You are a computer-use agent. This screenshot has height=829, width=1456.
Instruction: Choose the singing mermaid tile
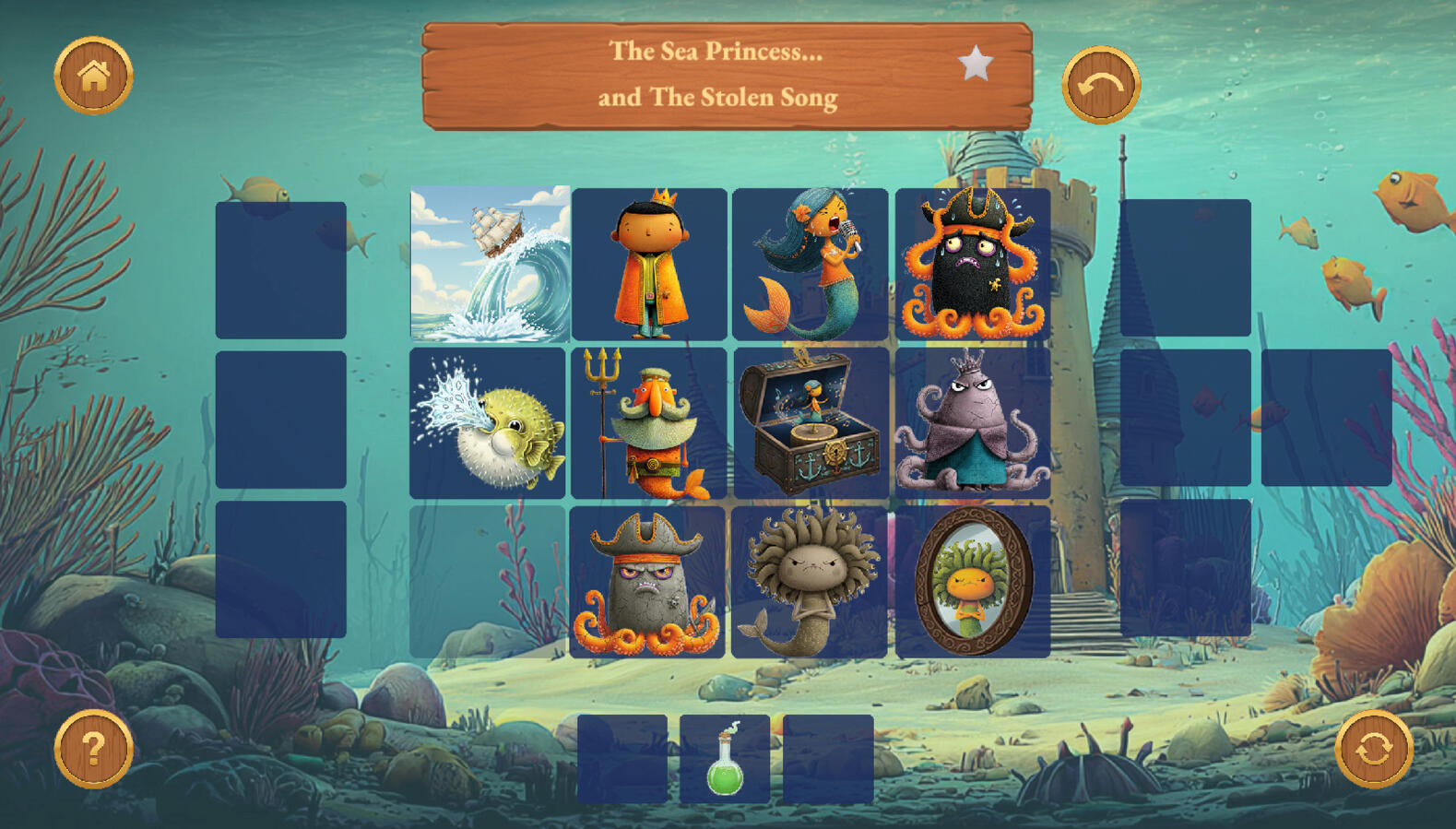click(x=811, y=265)
